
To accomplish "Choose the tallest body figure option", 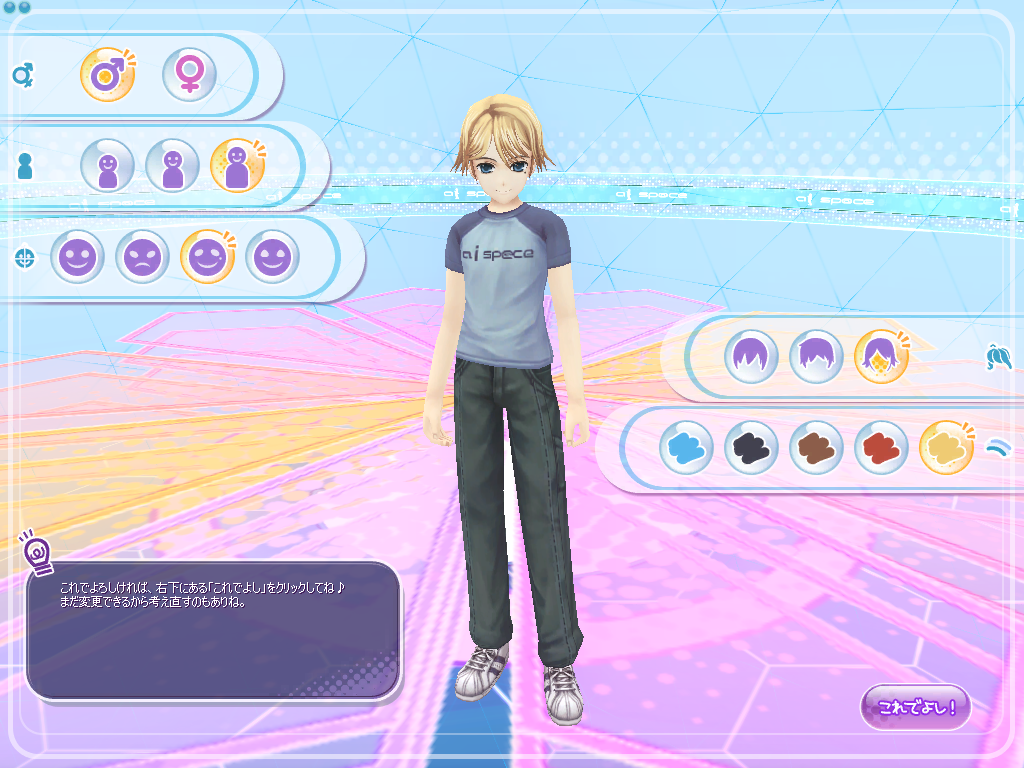I will pos(237,166).
